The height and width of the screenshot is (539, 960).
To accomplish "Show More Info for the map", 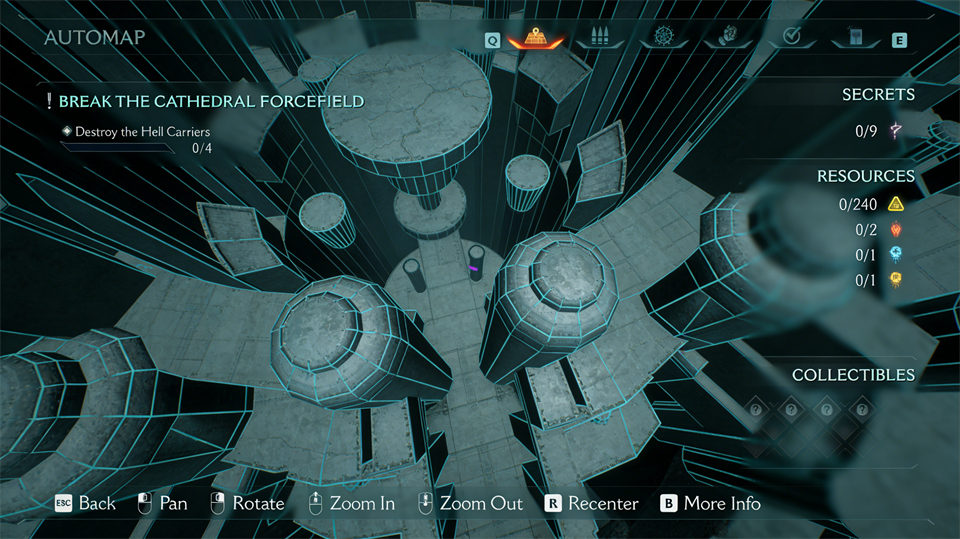I will (711, 503).
